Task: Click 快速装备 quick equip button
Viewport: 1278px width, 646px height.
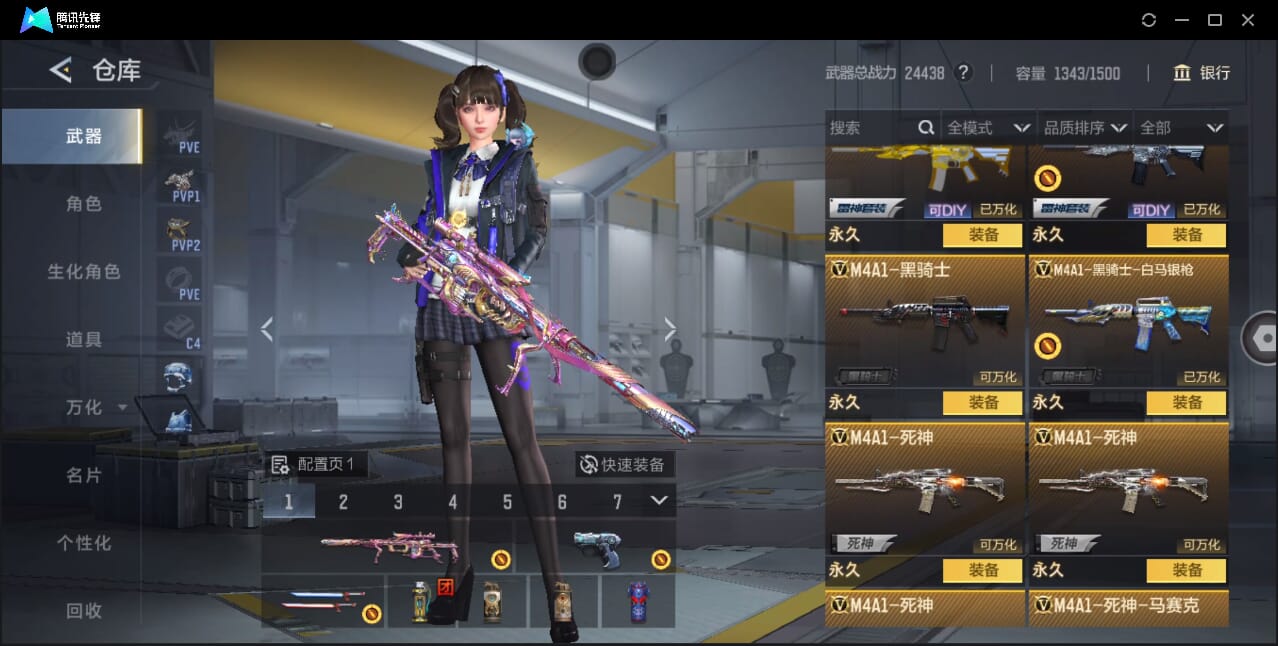Action: 625,464
